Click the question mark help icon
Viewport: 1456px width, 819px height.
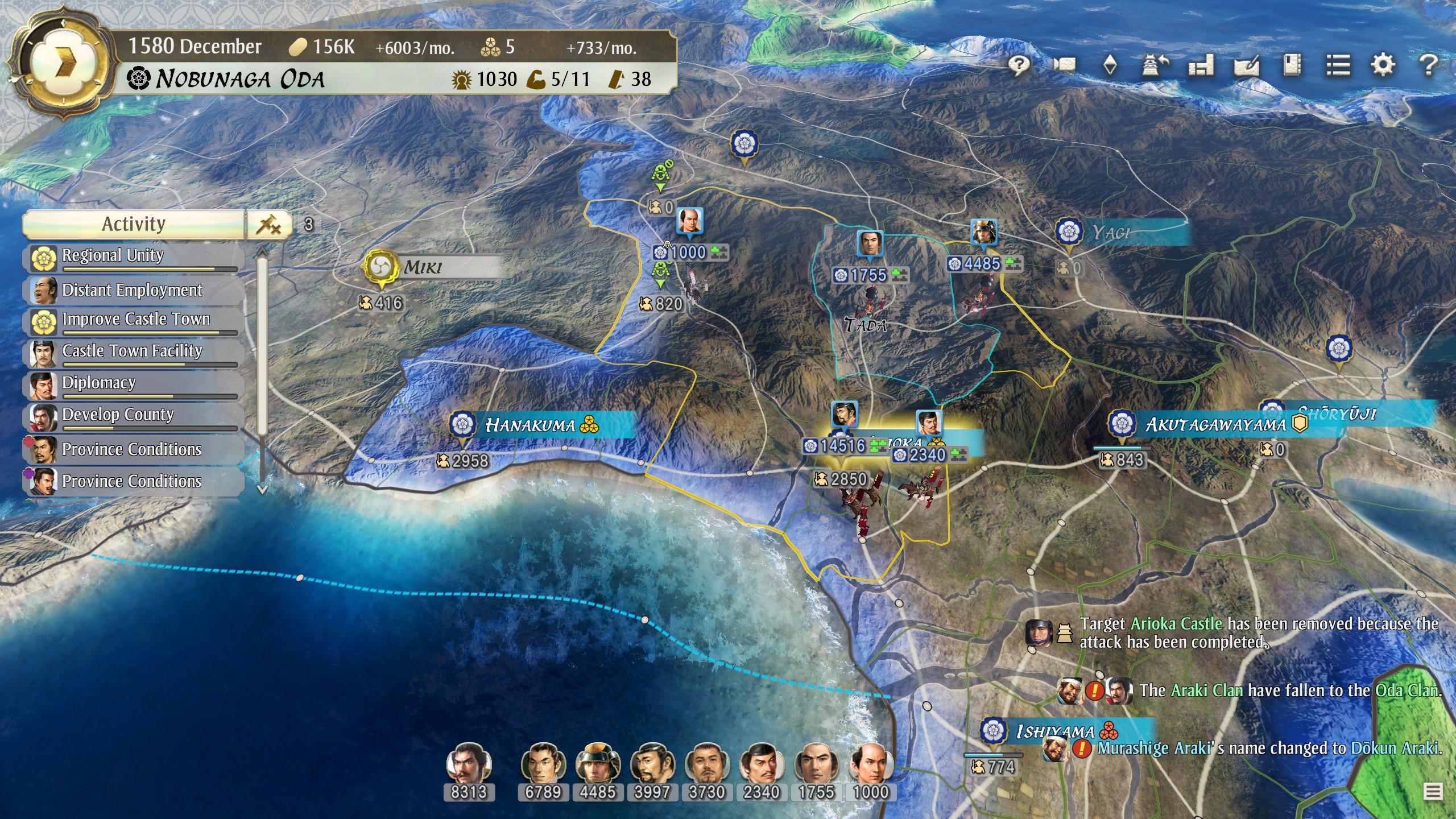coord(1428,65)
